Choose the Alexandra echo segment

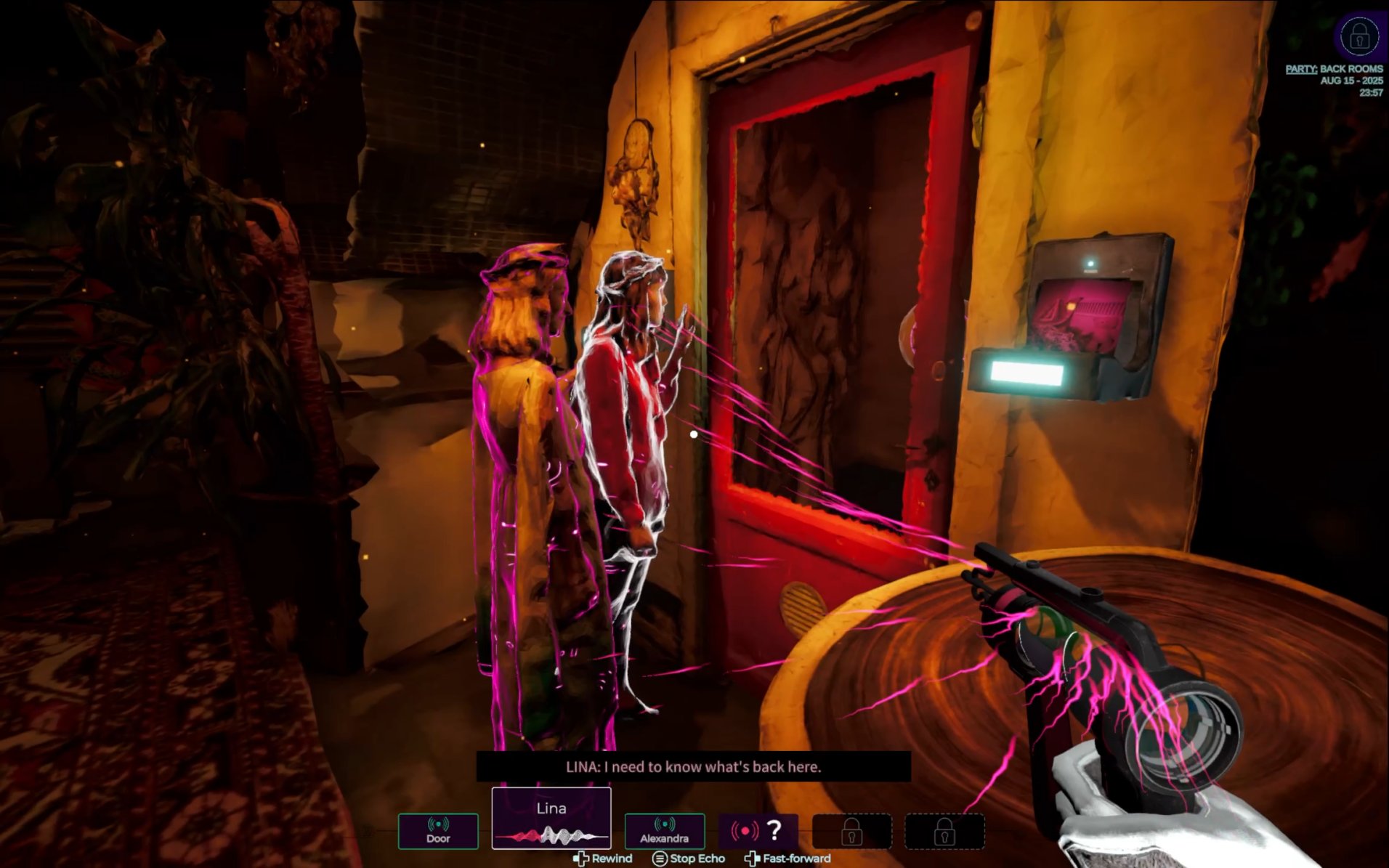[x=664, y=831]
